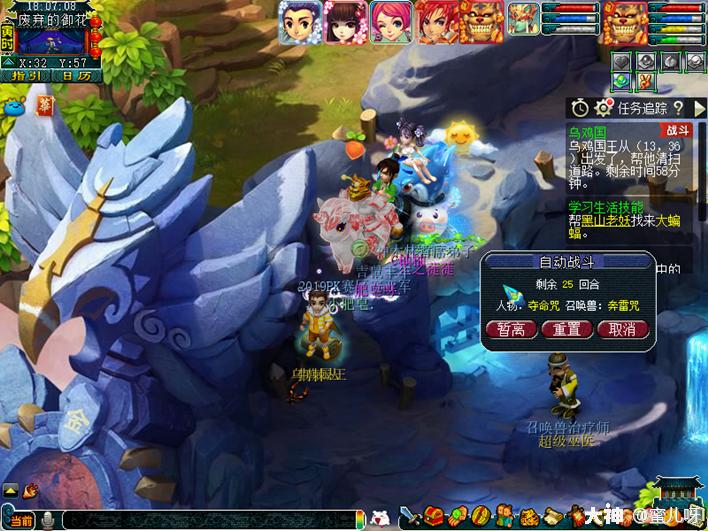Select the blue-haired boy teammate portrait
The width and height of the screenshot is (708, 531).
pyautogui.click(x=298, y=22)
